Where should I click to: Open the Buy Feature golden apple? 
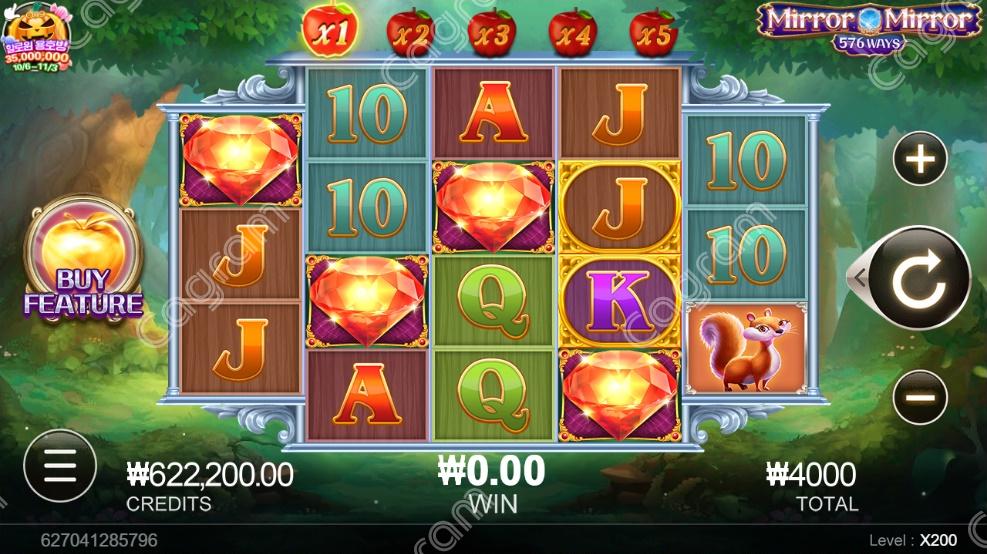coord(83,260)
